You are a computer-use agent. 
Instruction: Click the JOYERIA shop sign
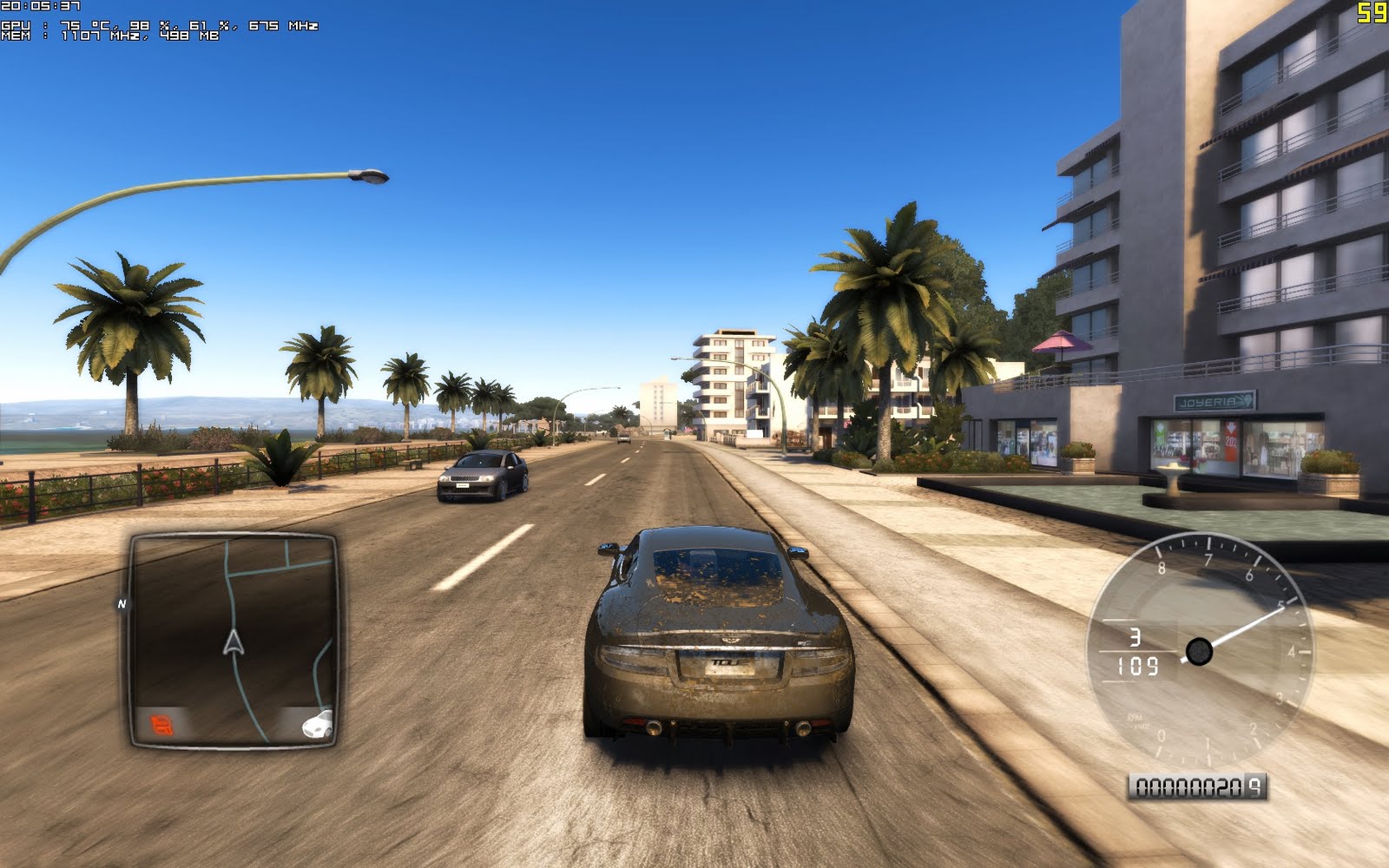tap(1214, 401)
